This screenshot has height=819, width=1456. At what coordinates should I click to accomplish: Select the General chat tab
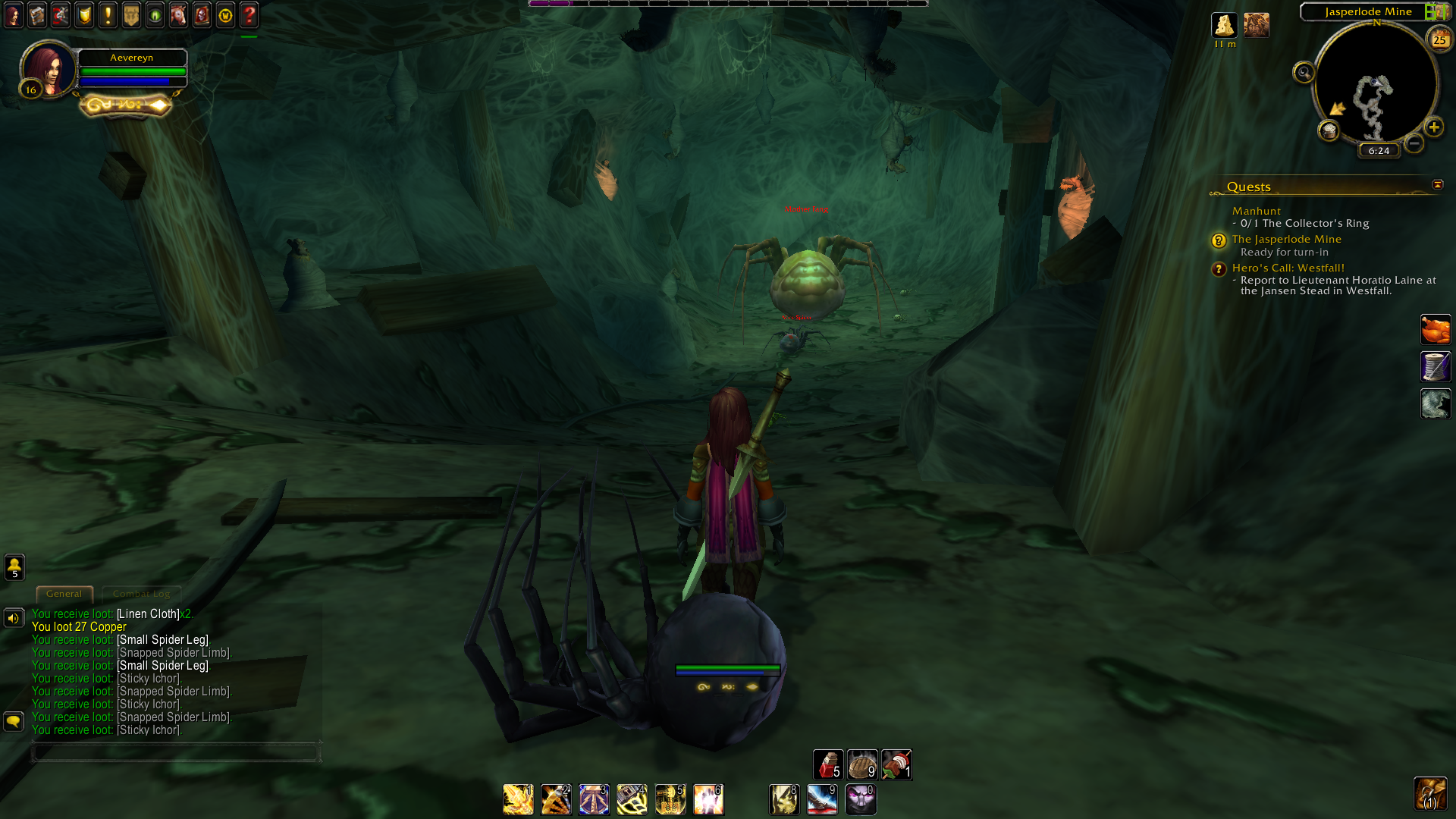point(64,594)
